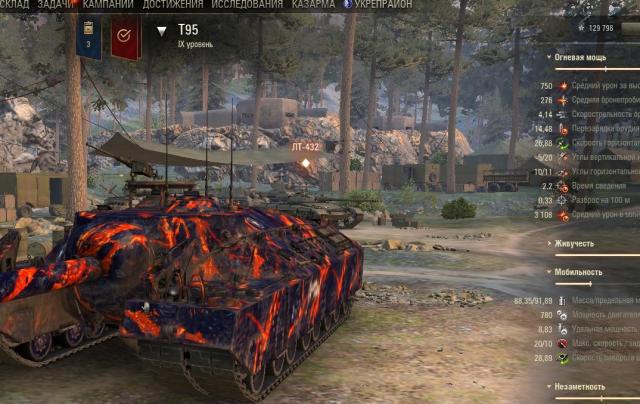Open the T95 vehicle dropdown
This screenshot has height=404, width=640.
coord(163,31)
